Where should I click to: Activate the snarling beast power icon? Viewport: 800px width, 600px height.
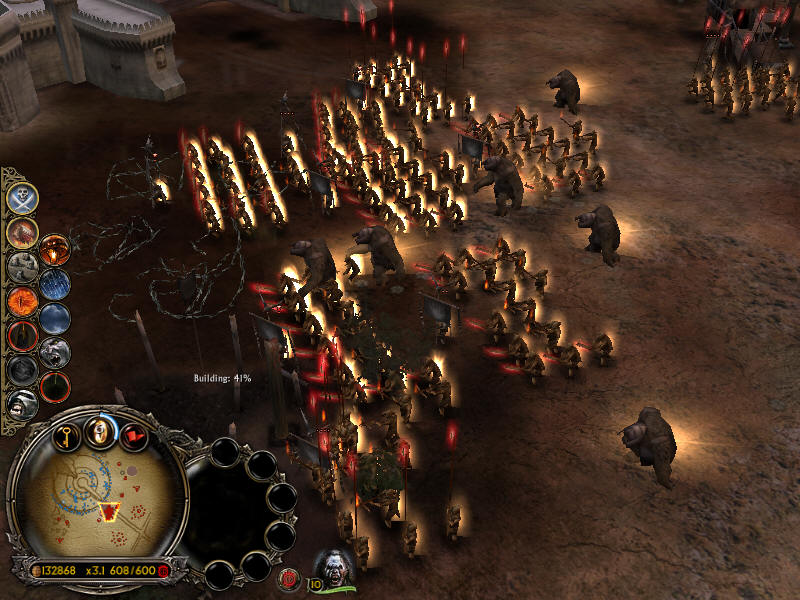55,351
